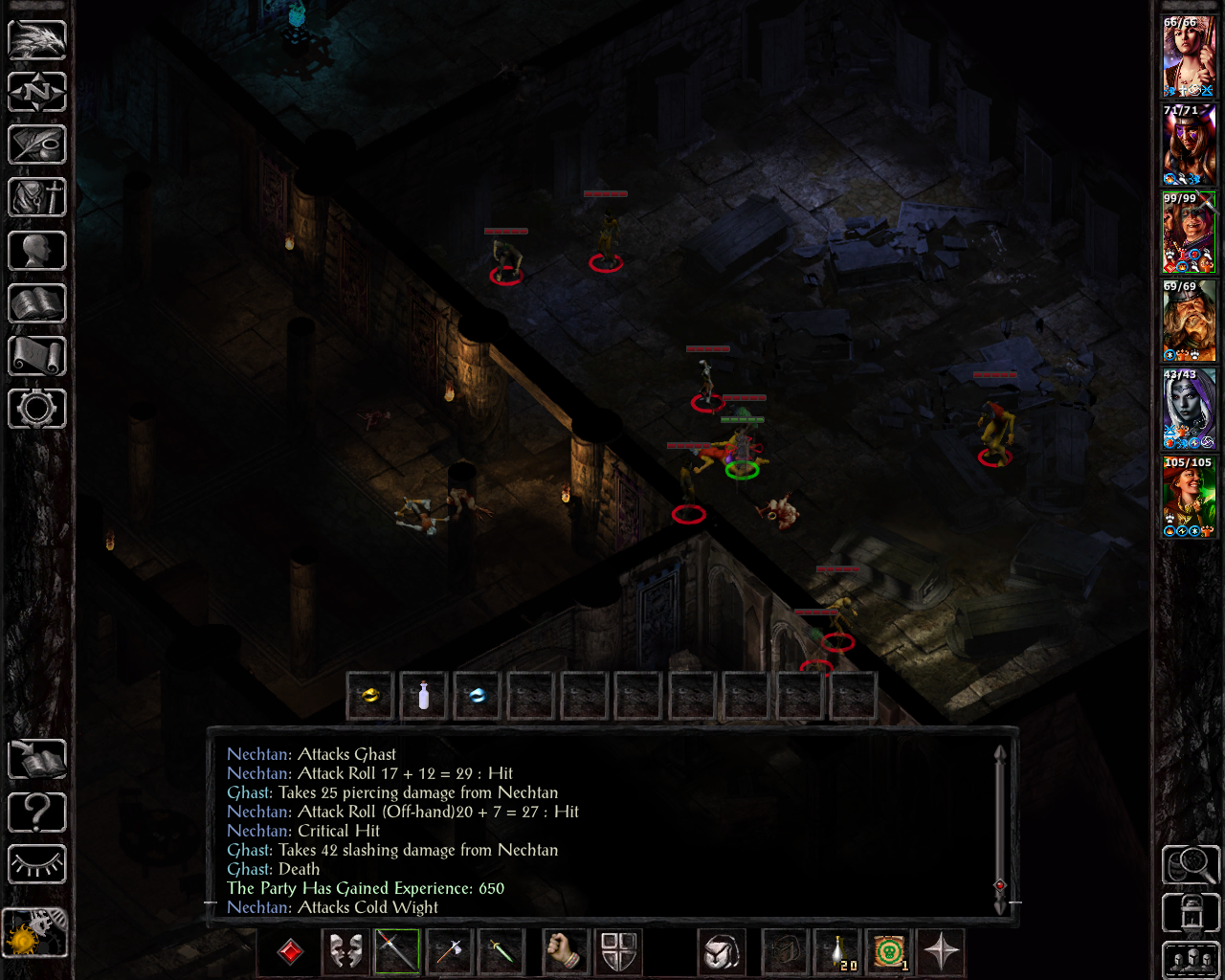The height and width of the screenshot is (980, 1225).
Task: Select the red-hatted portrait with 105/105 health
Action: click(1189, 498)
